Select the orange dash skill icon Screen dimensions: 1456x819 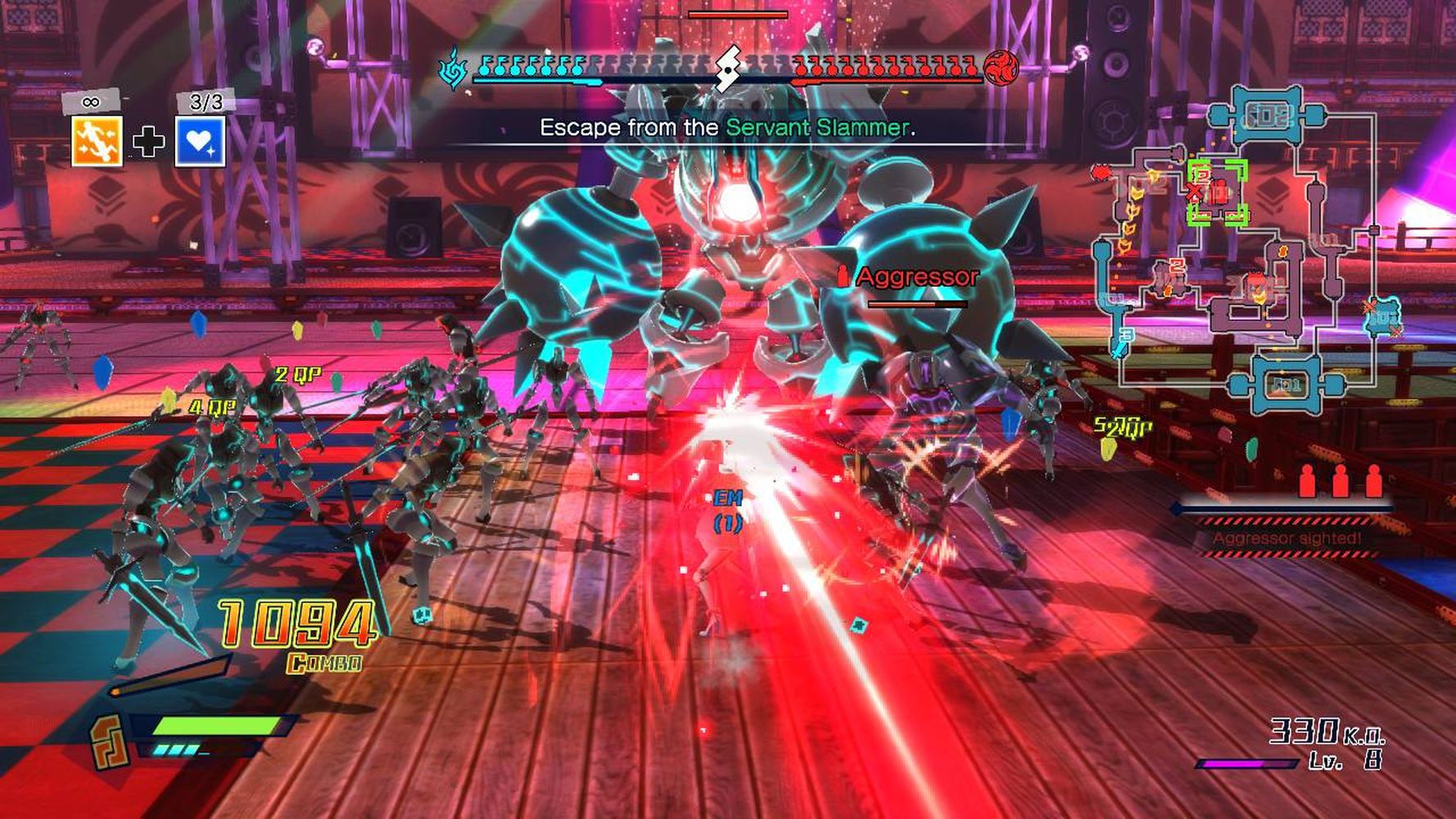click(97, 141)
